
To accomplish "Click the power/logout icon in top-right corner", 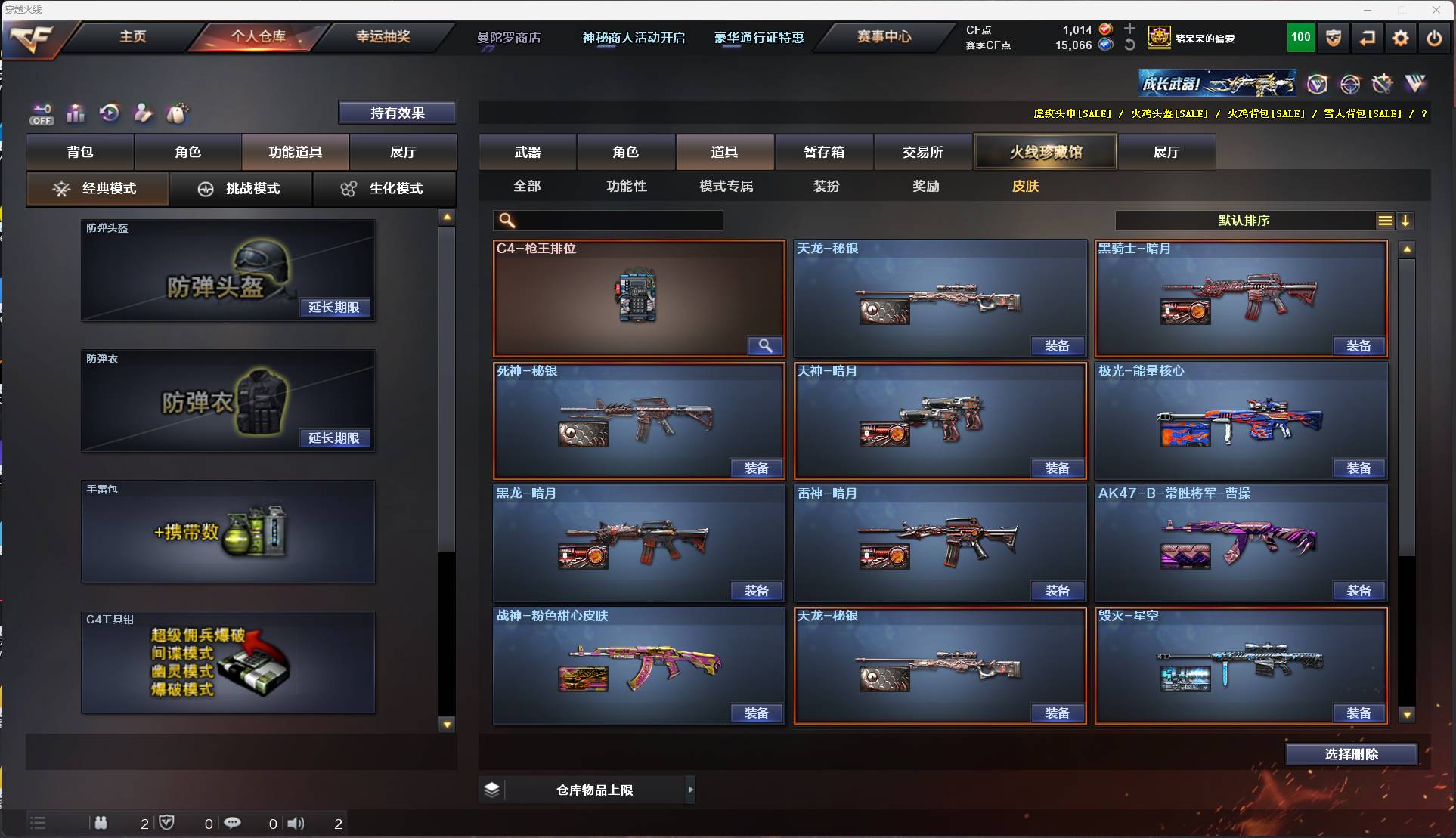I will (x=1434, y=38).
